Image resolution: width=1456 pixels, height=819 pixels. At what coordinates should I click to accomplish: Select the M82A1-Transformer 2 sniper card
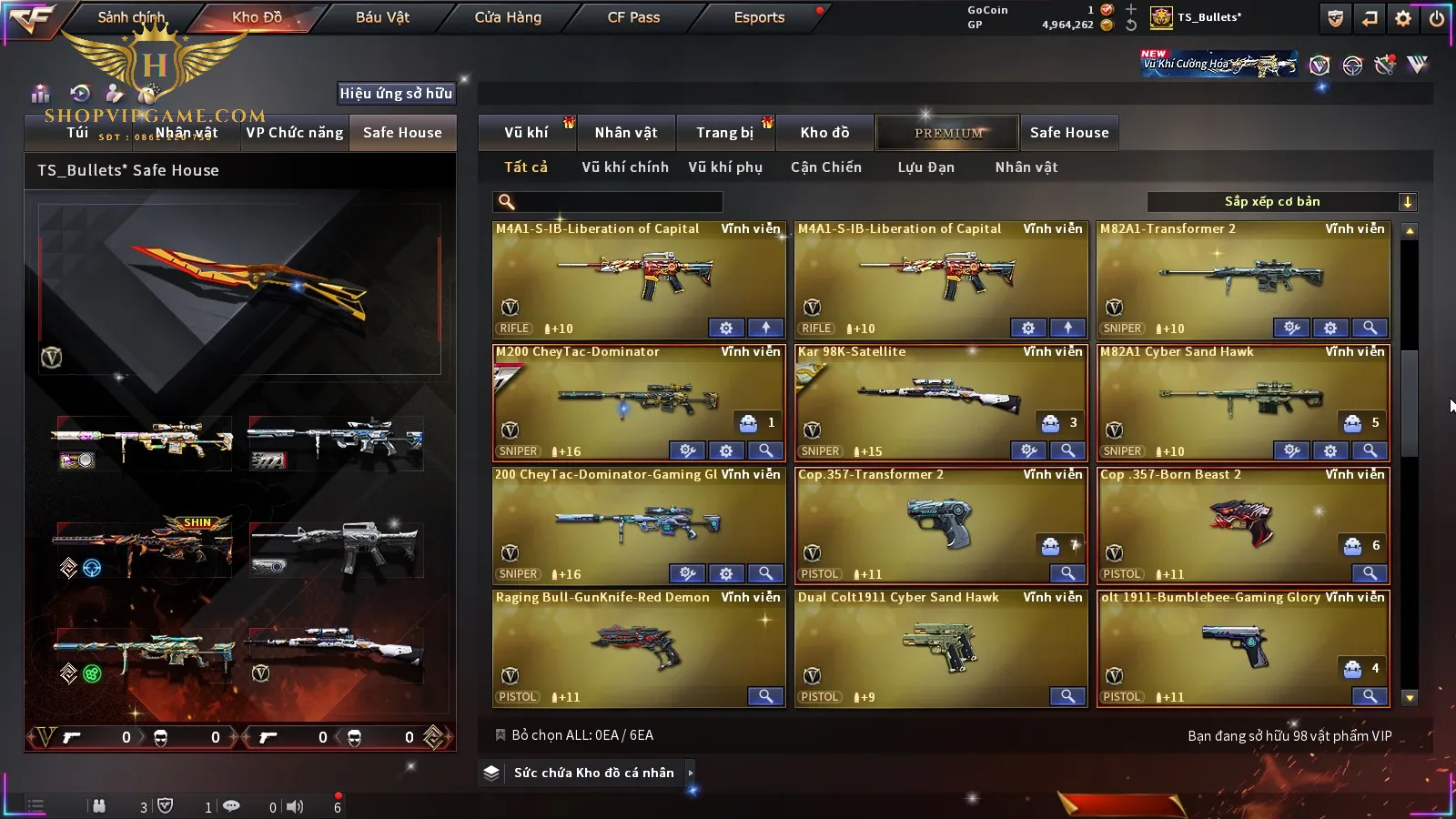pos(1242,278)
